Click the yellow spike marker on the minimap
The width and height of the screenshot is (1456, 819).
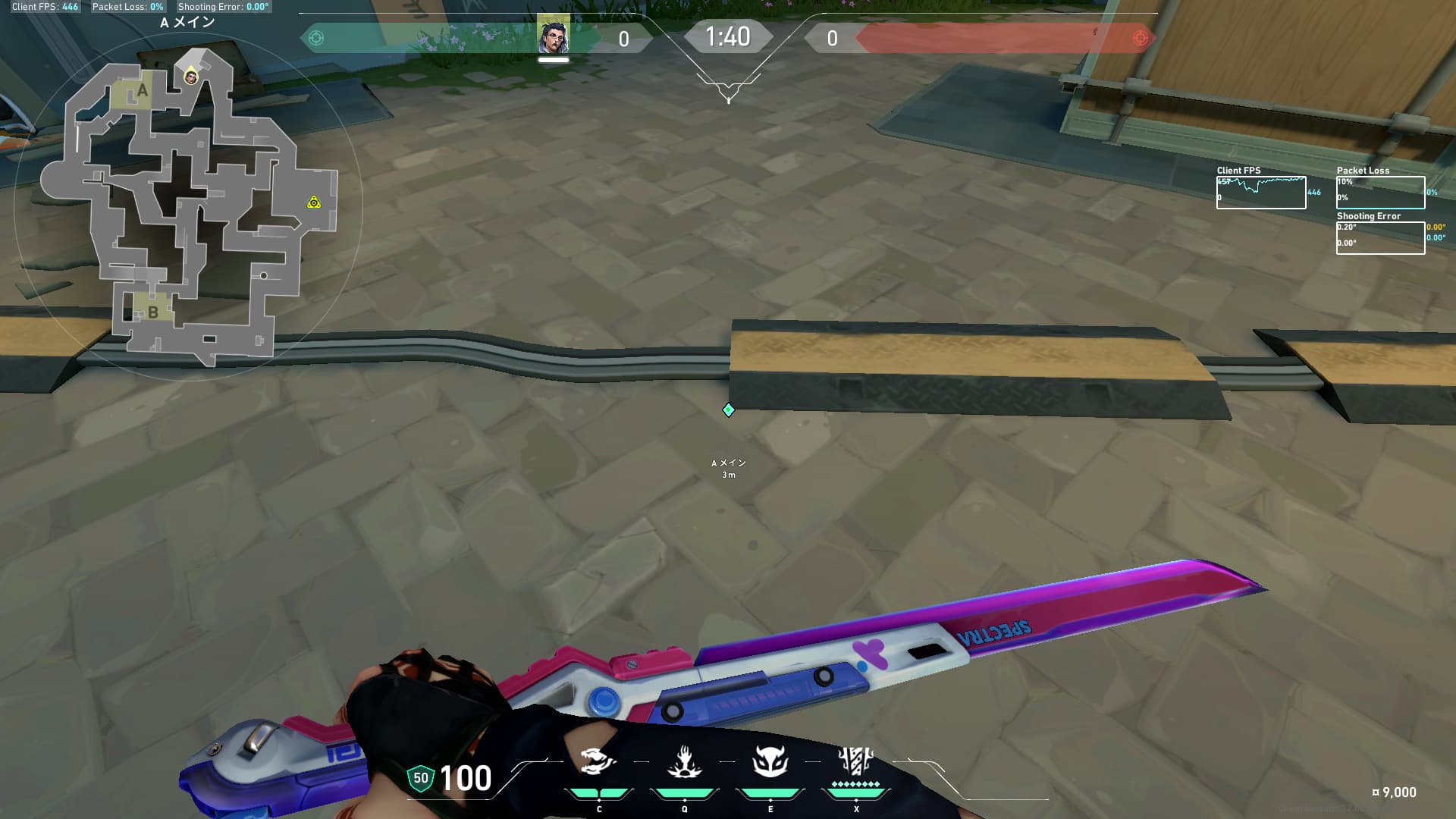314,202
